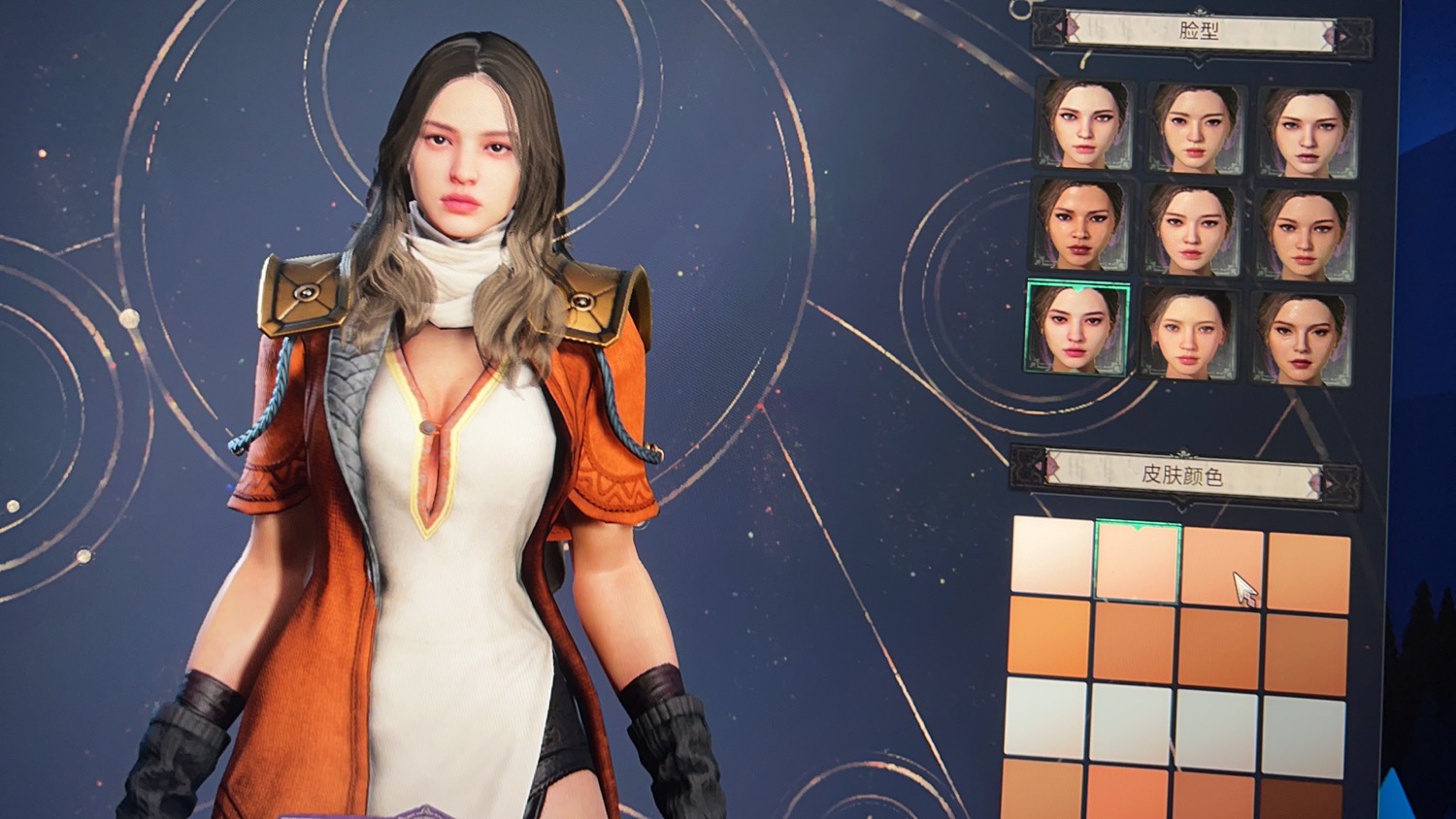This screenshot has width=1456, height=819.
Task: Select the green-outlined skin color swatch
Action: pyautogui.click(x=1138, y=561)
